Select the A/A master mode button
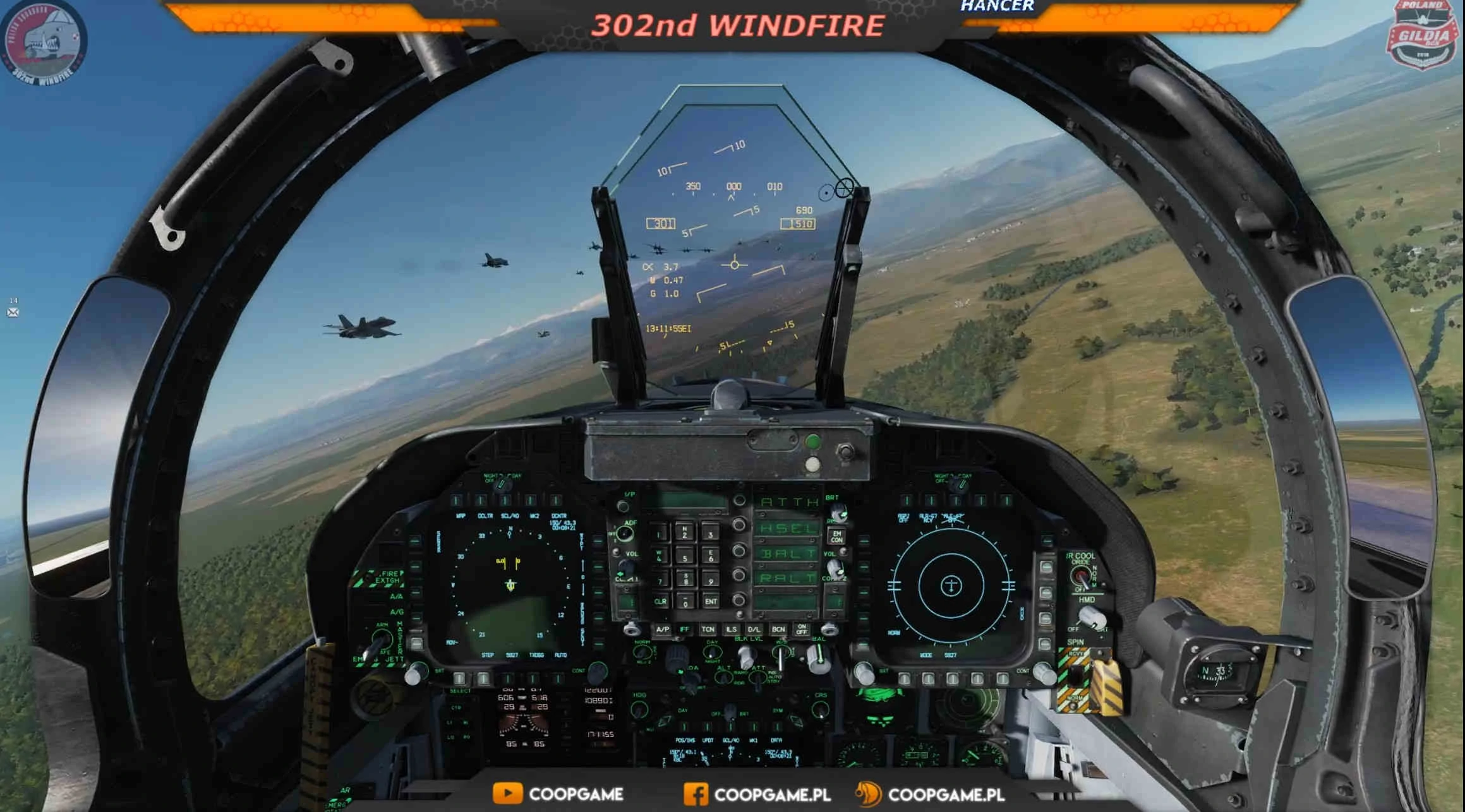The width and height of the screenshot is (1465, 812). coord(397,596)
